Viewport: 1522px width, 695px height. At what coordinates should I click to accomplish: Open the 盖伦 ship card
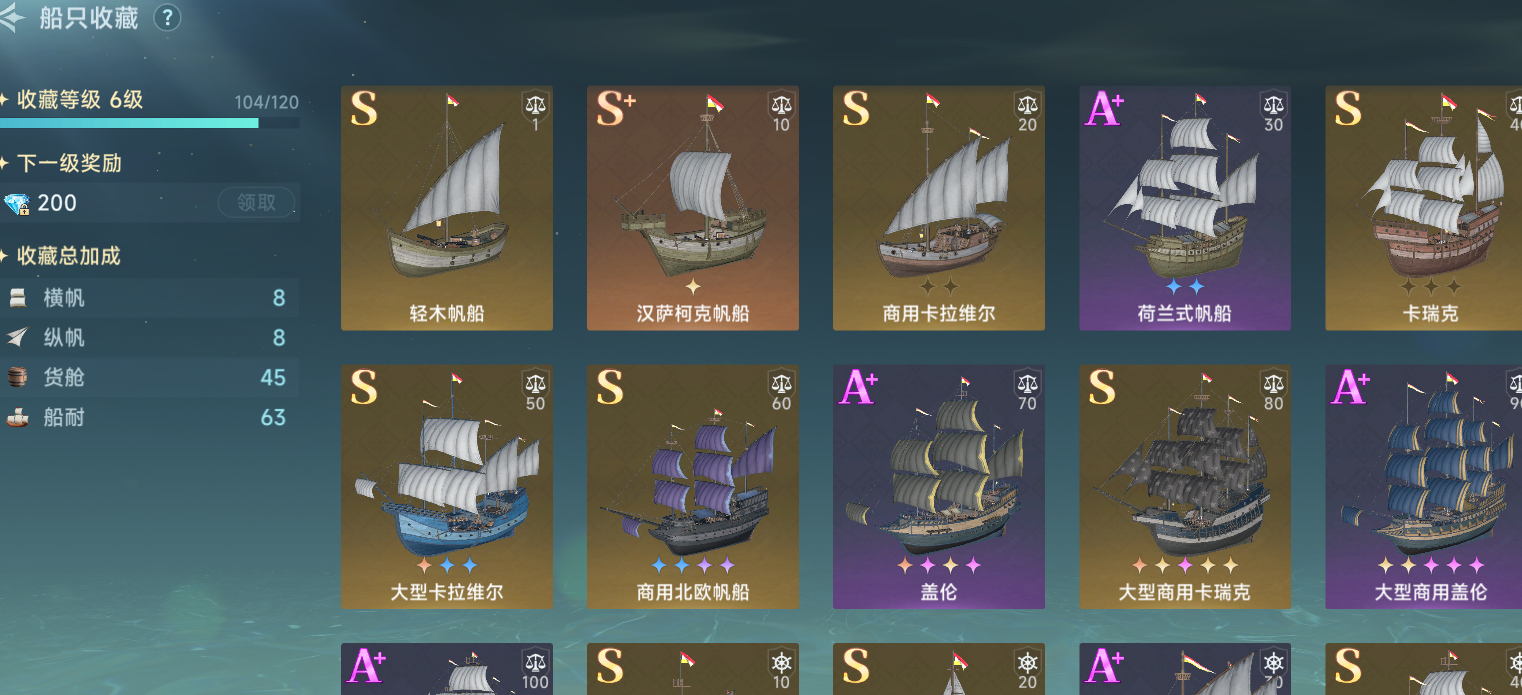tap(939, 487)
